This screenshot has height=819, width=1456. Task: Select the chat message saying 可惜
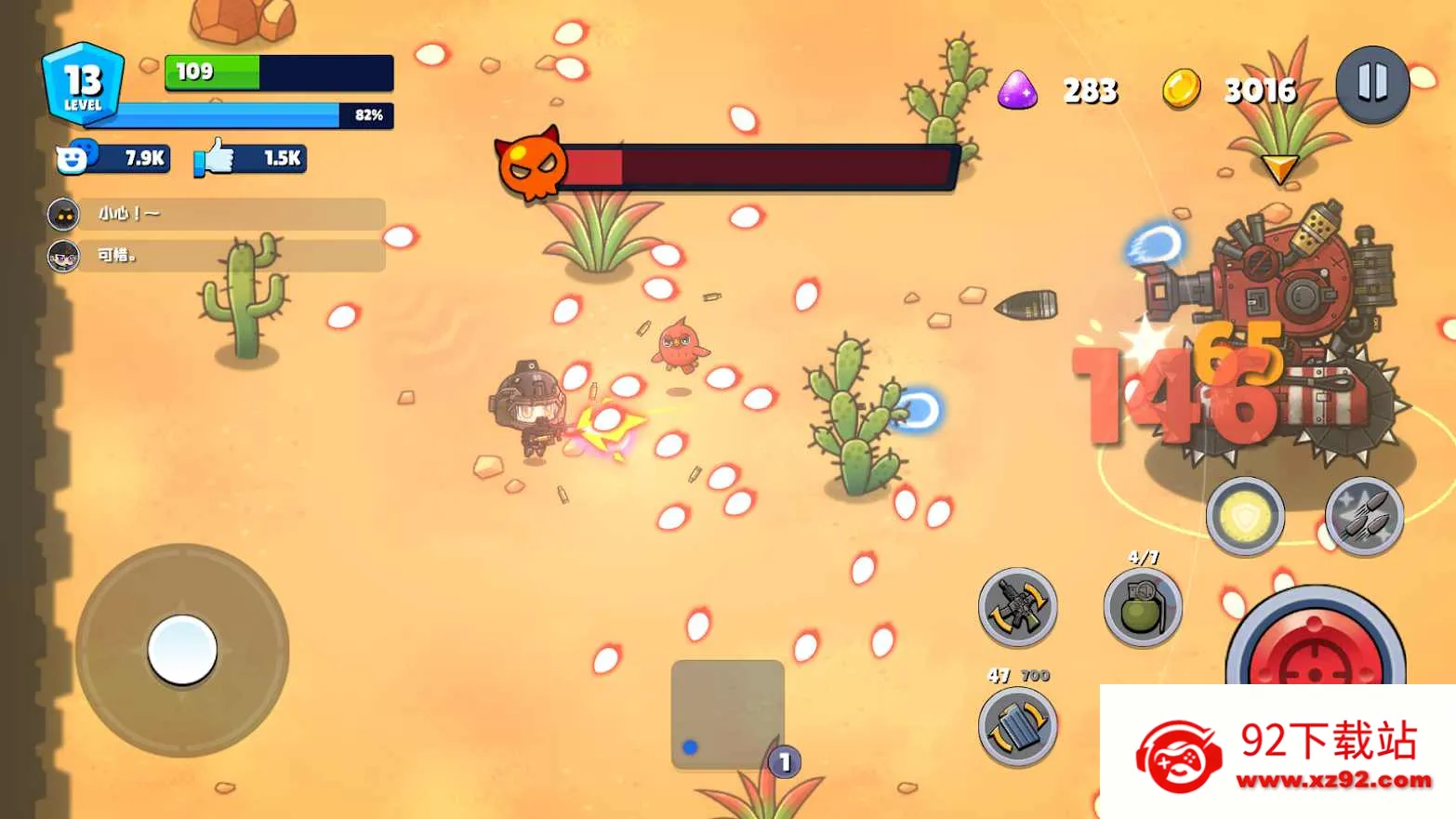(217, 255)
